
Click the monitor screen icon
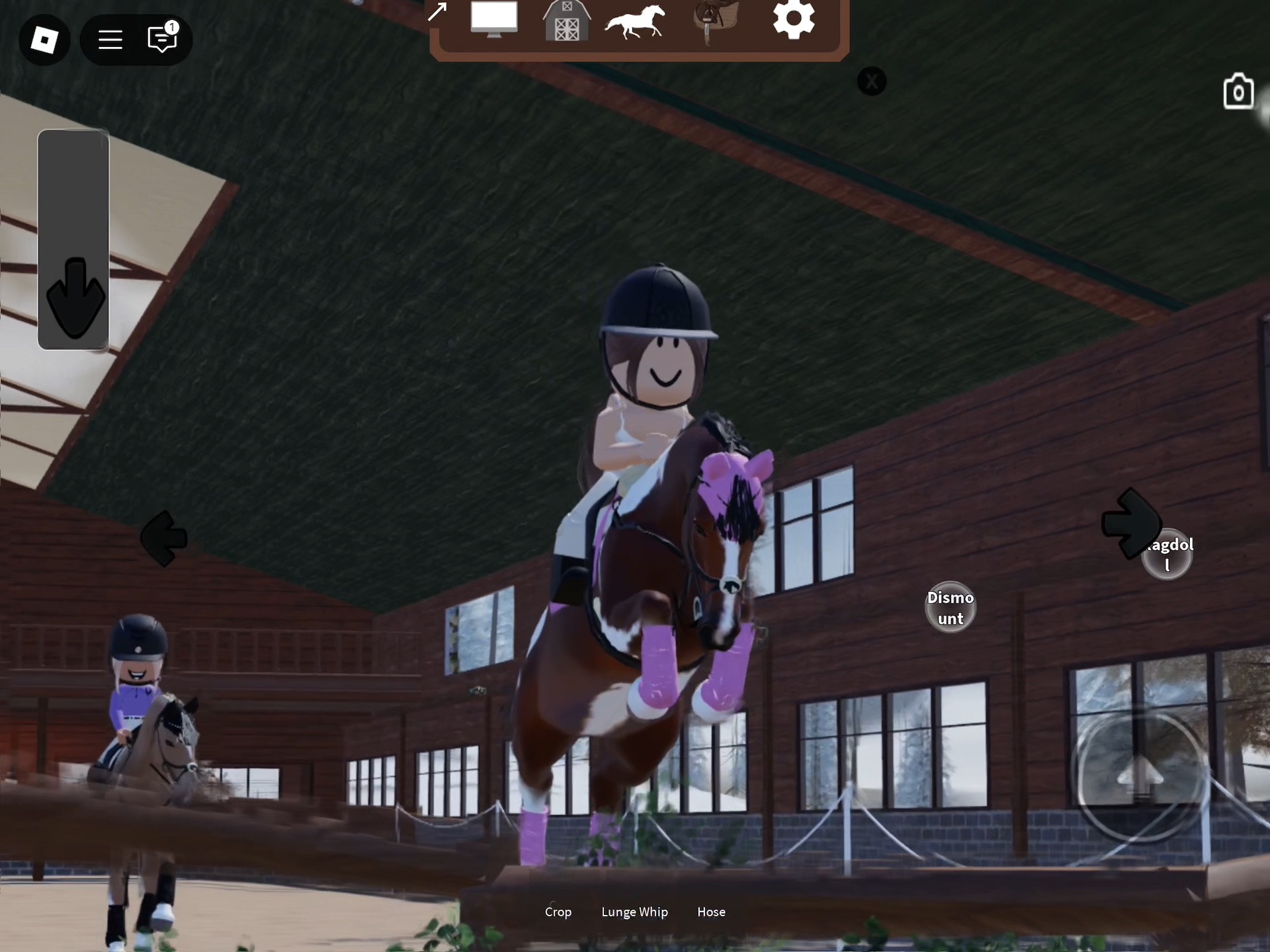(494, 20)
